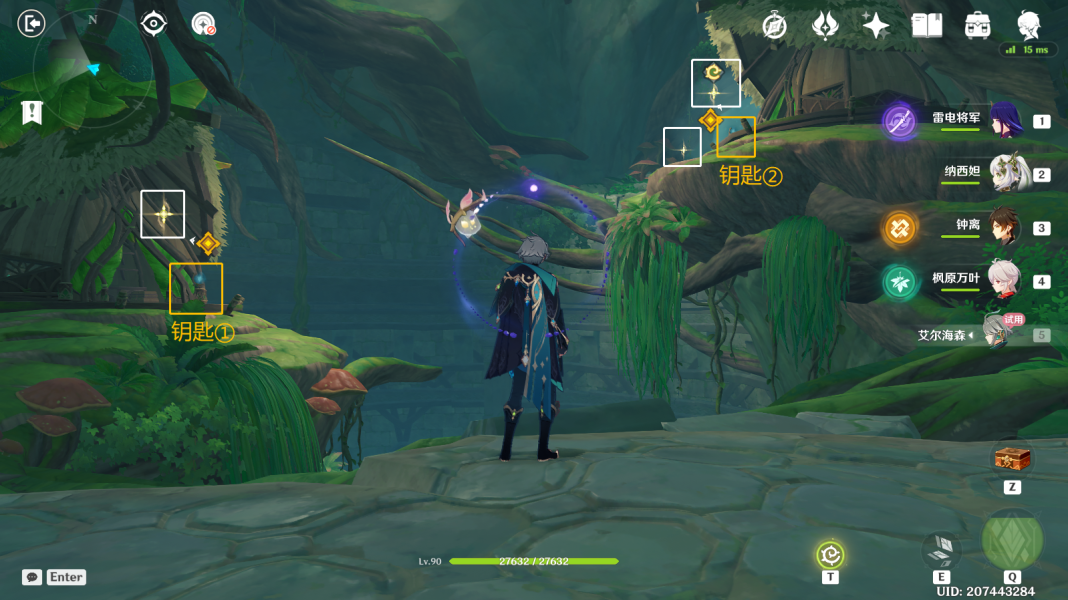Use the green circular gadget icon

coord(830,554)
